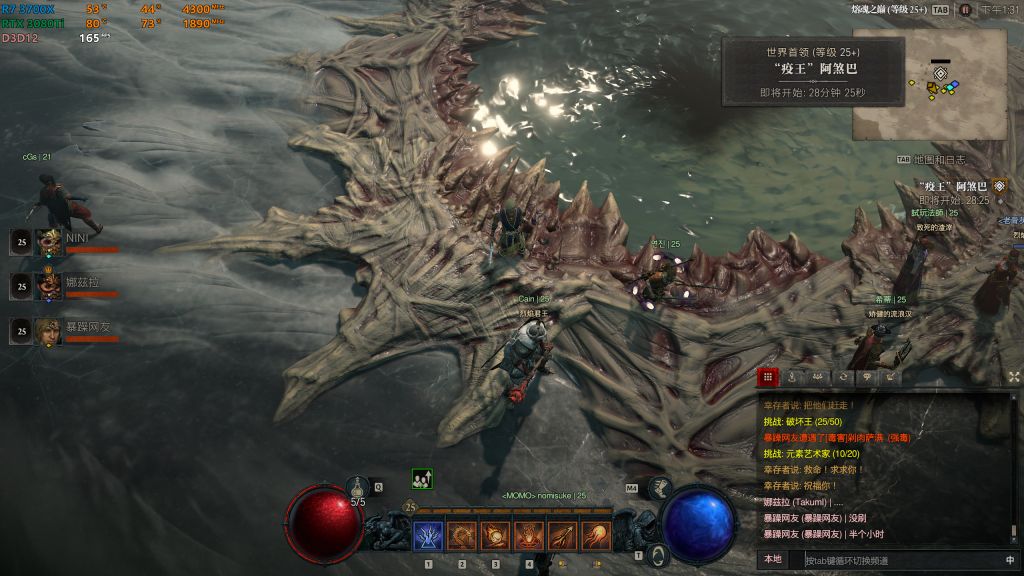Select NINI's party portrait

(48, 242)
